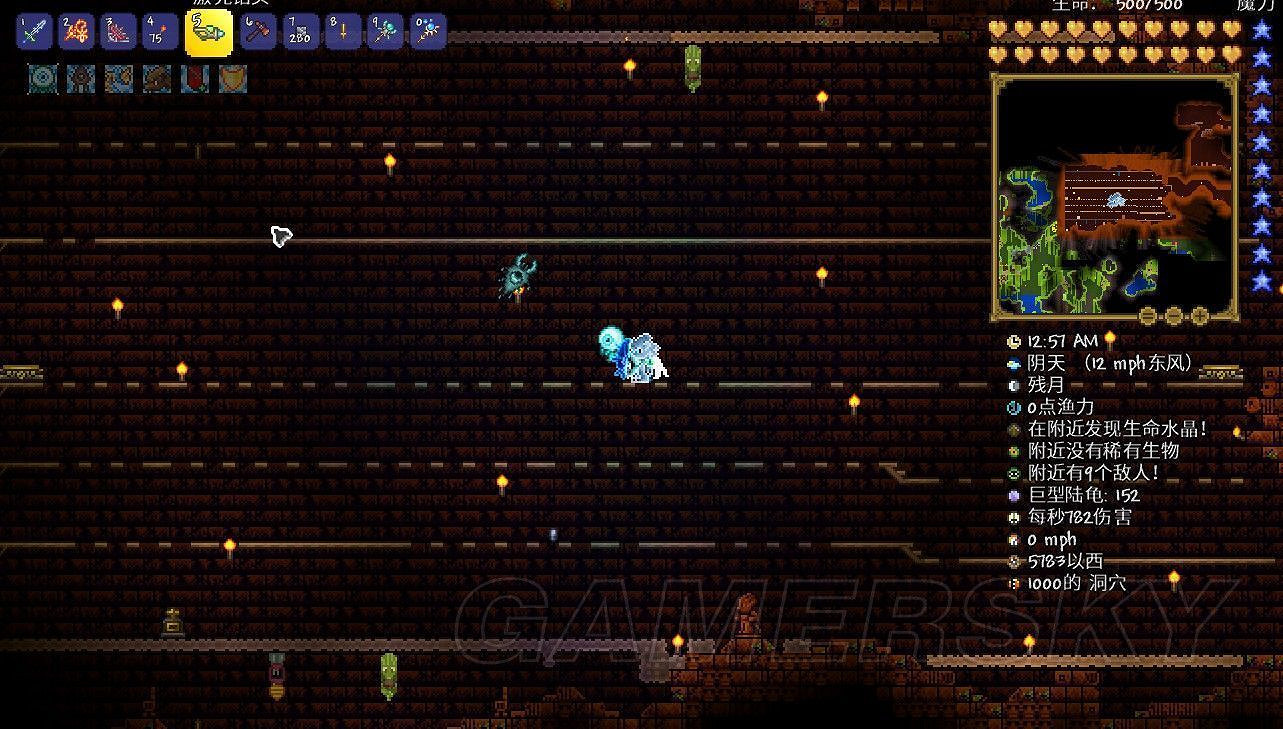
Task: Select the sword in hotbar slot 1
Action: click(x=31, y=31)
